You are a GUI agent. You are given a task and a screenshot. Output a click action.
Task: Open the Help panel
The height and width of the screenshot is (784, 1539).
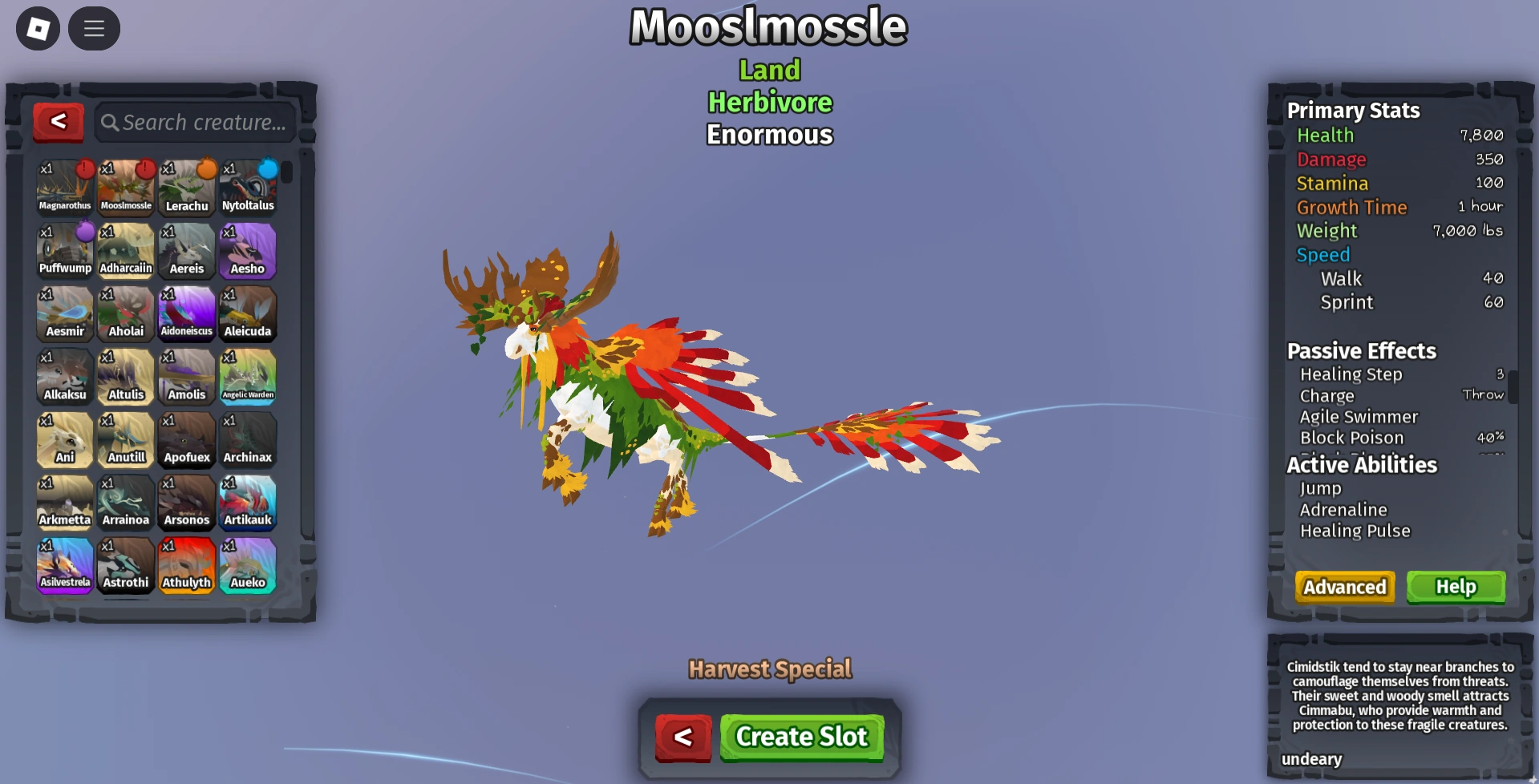1456,586
